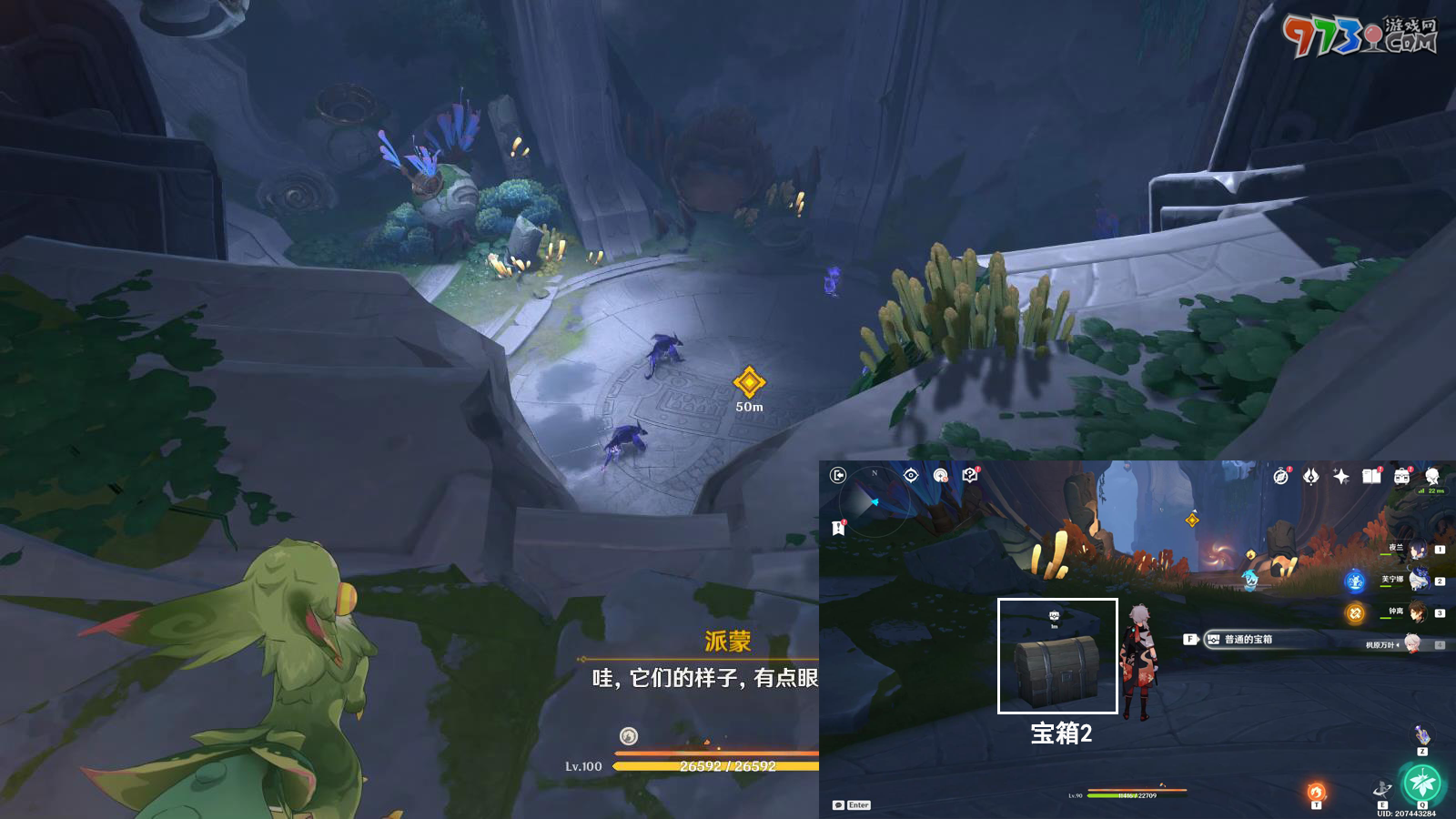The height and width of the screenshot is (819, 1456).
Task: Open the Paimon menu head icon
Action: [1432, 475]
